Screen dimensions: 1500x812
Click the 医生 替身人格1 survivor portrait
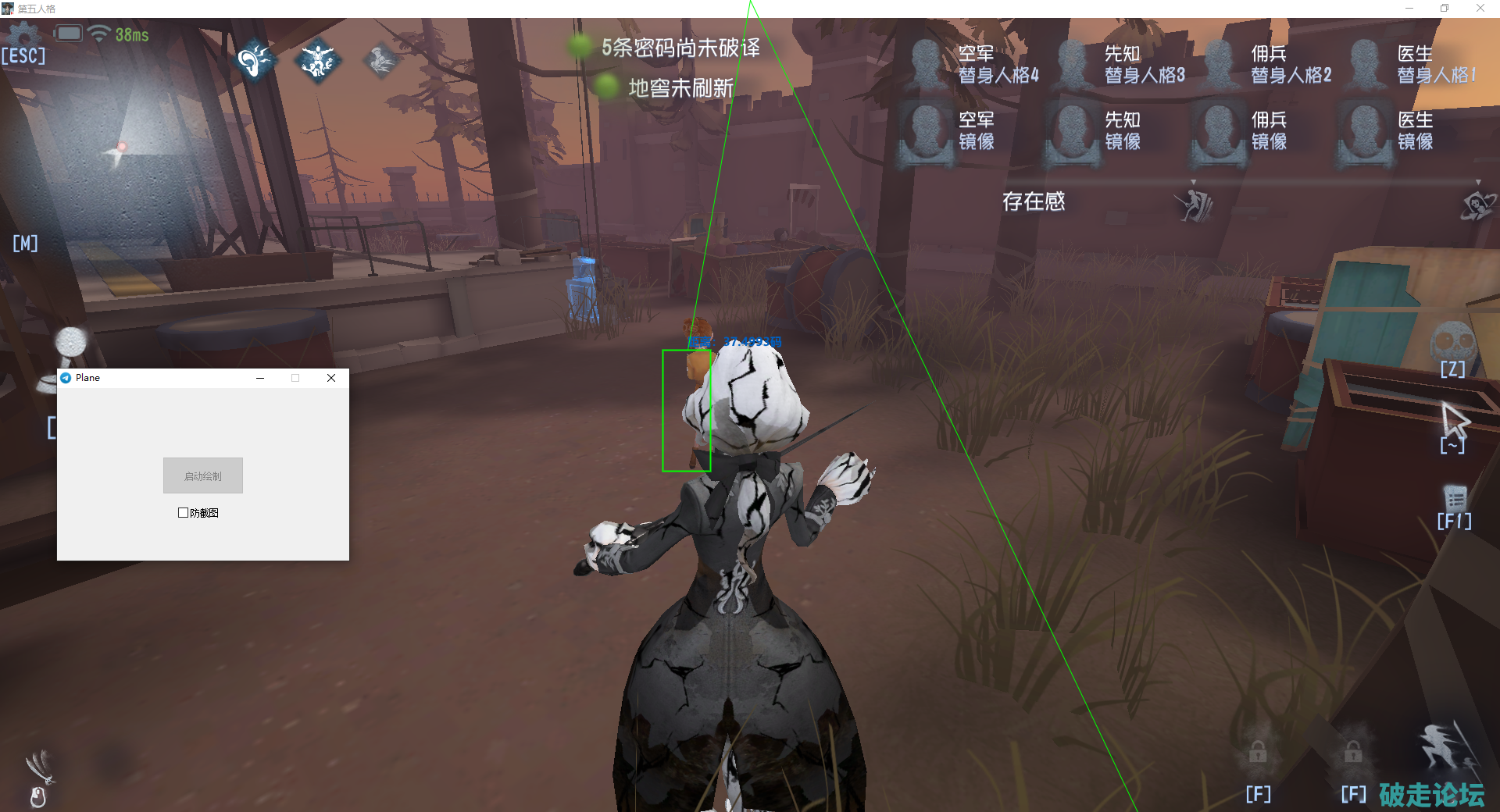tap(1365, 64)
